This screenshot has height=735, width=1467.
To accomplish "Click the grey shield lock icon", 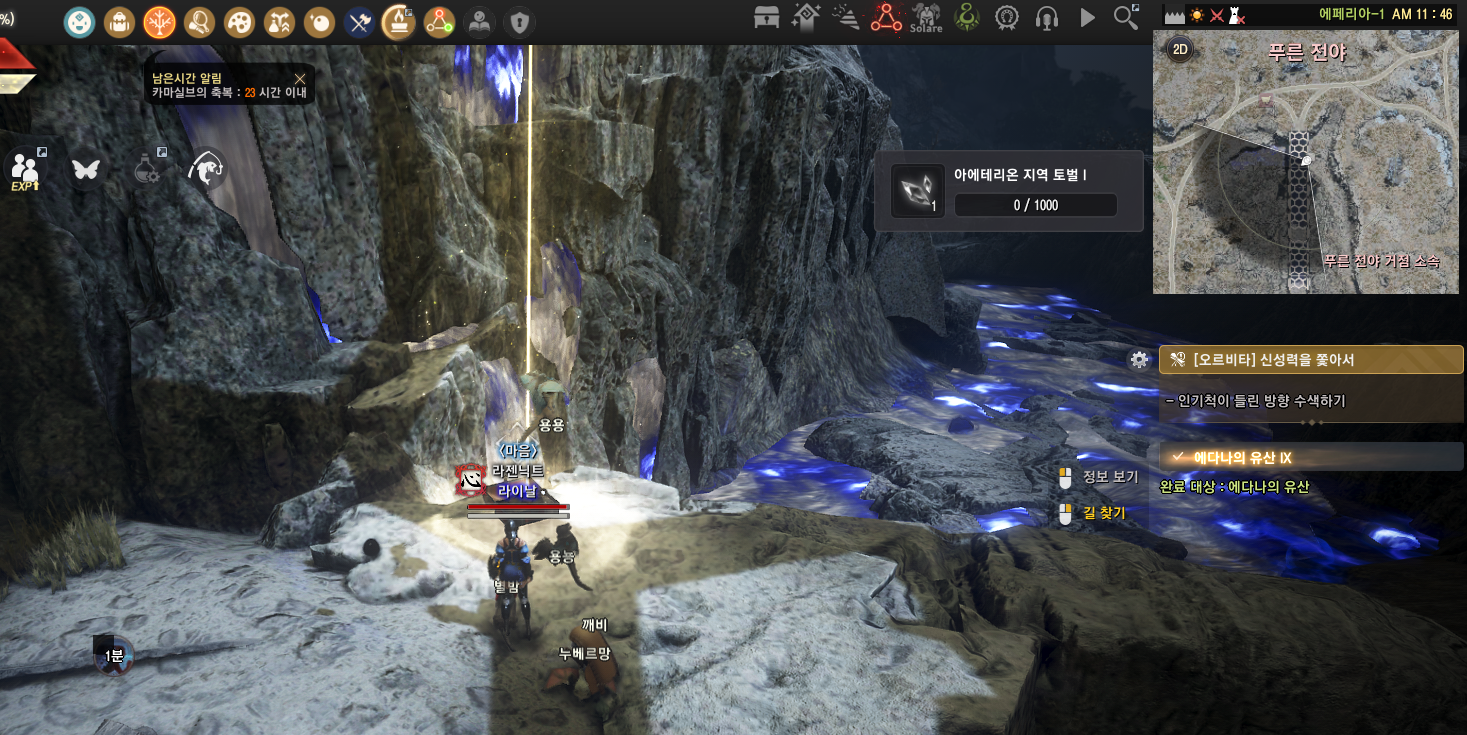I will (x=517, y=21).
